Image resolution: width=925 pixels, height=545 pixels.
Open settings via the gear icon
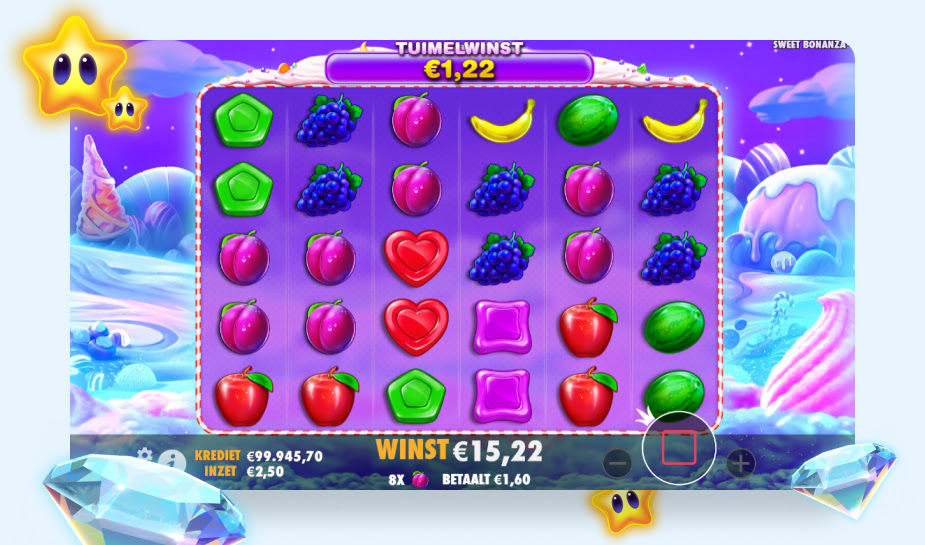coord(146,456)
